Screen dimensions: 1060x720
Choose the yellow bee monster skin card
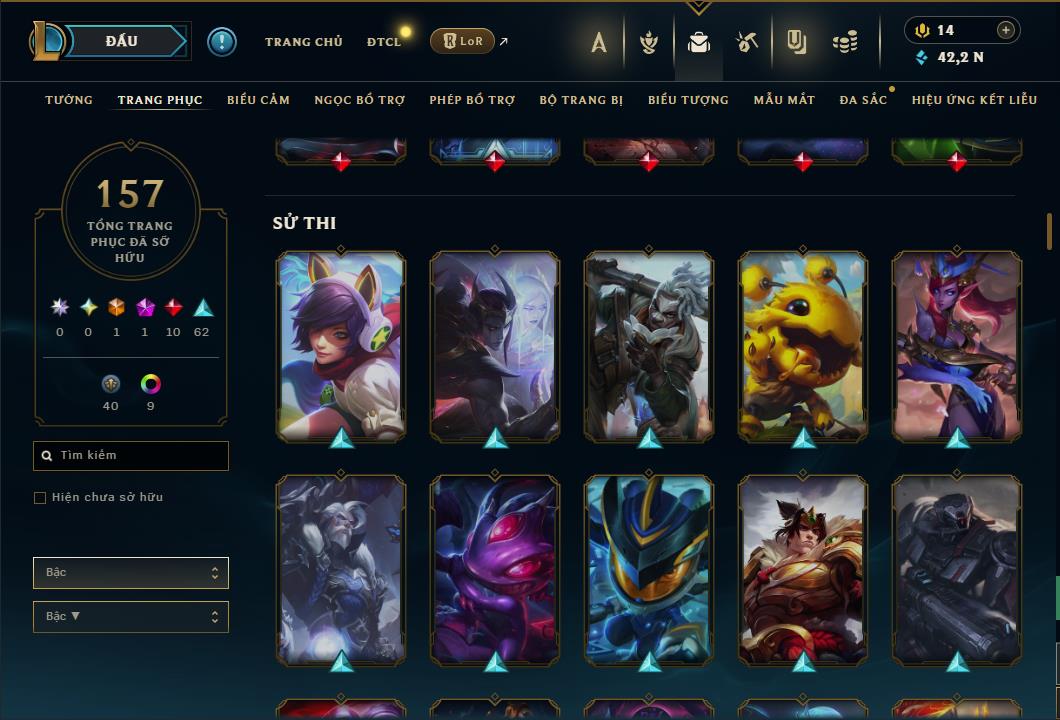803,345
